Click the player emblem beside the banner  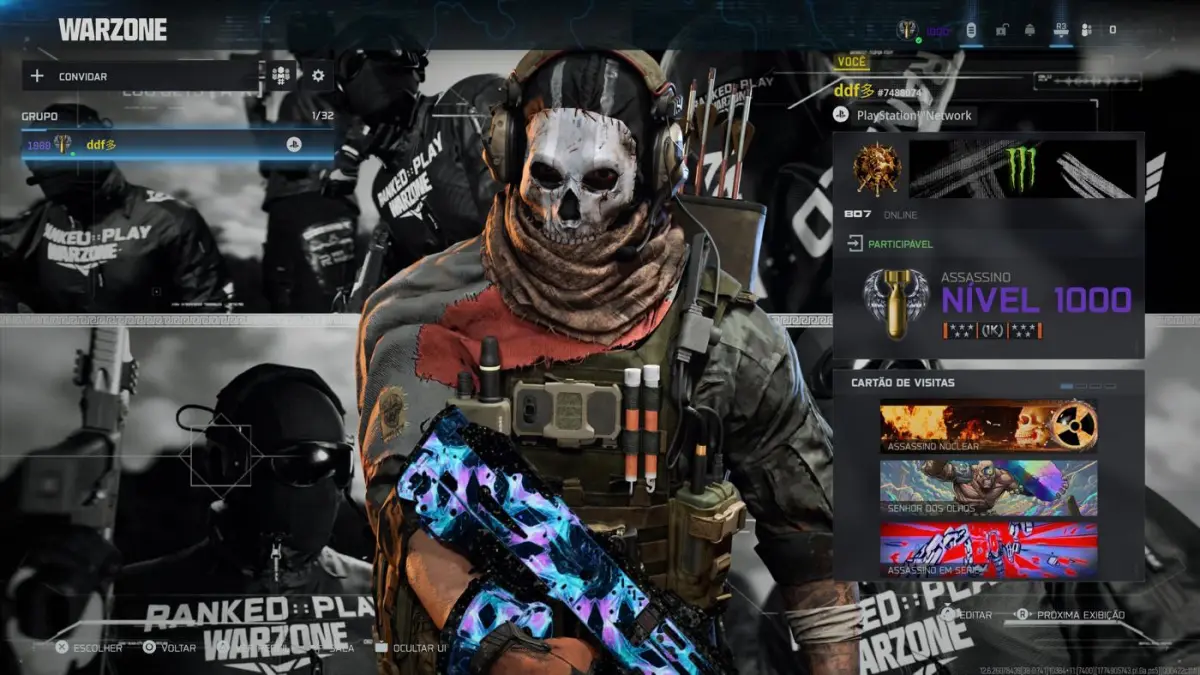pyautogui.click(x=876, y=169)
